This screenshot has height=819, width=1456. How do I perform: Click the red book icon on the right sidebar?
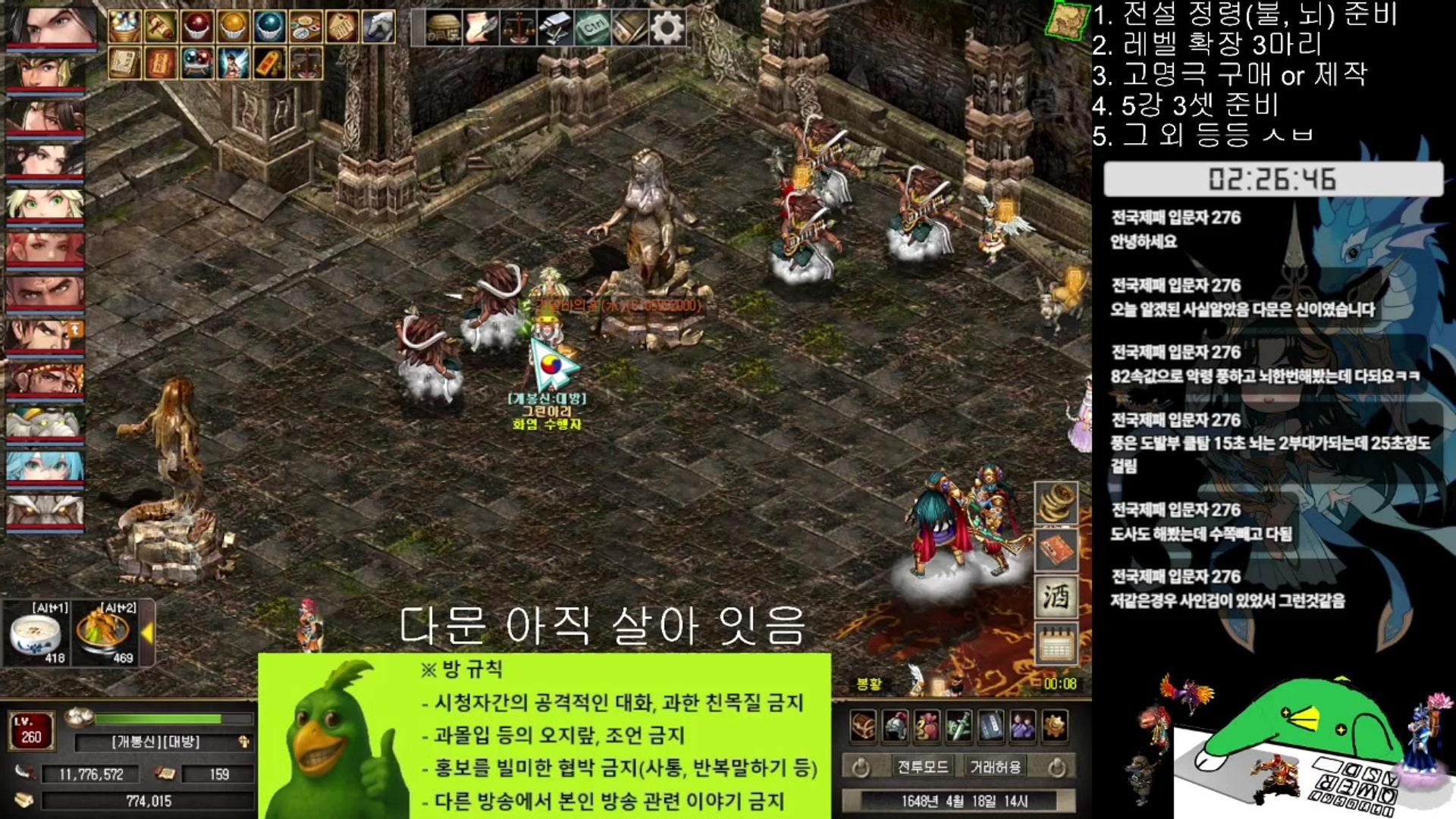[x=1057, y=551]
